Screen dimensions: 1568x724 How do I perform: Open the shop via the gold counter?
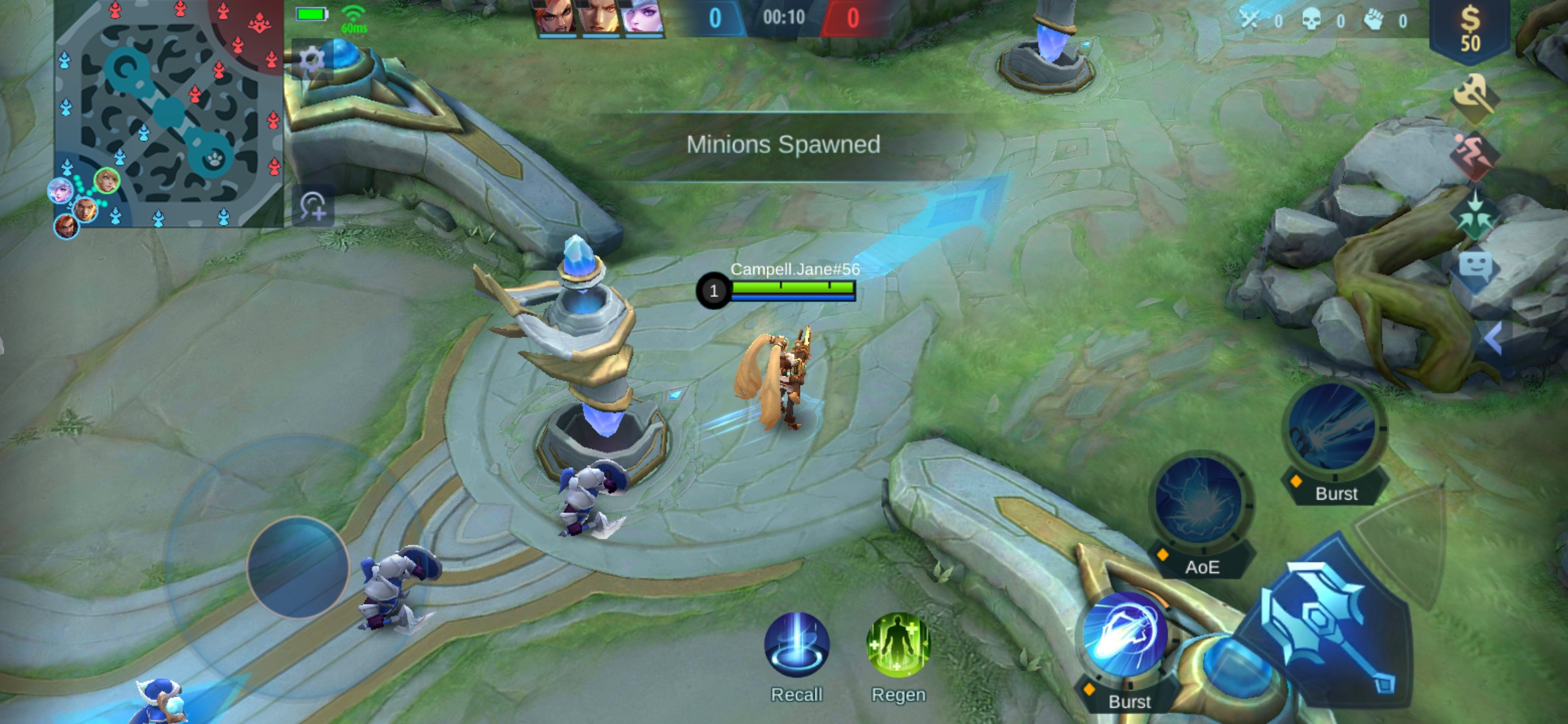(1470, 30)
